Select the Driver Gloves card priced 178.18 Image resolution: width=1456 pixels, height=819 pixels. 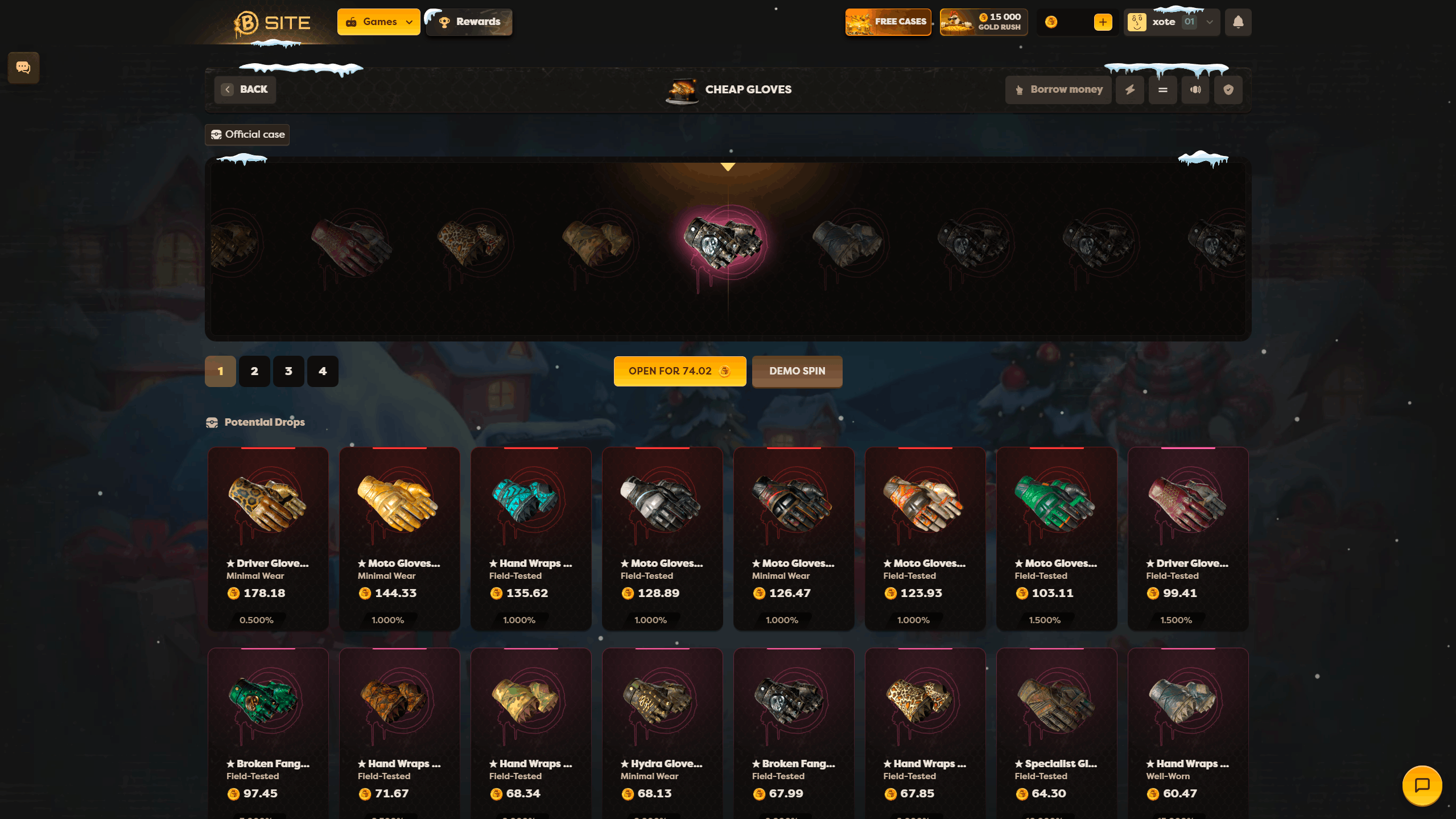tap(268, 538)
